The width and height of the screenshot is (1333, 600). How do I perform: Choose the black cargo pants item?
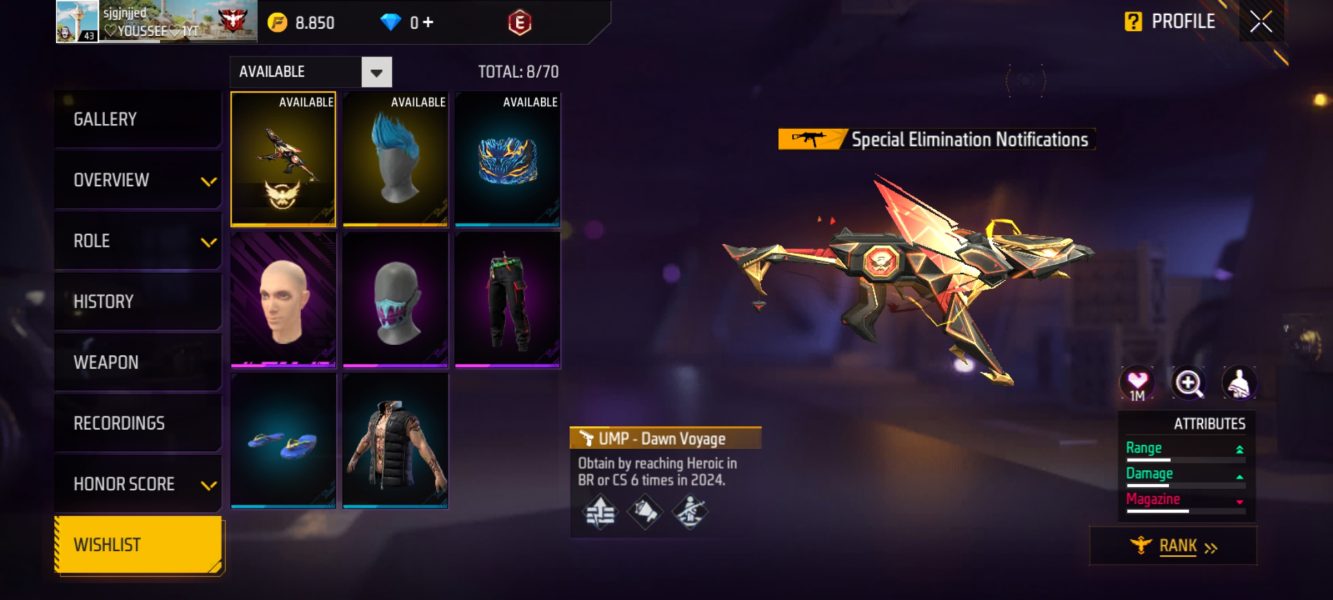click(x=508, y=301)
